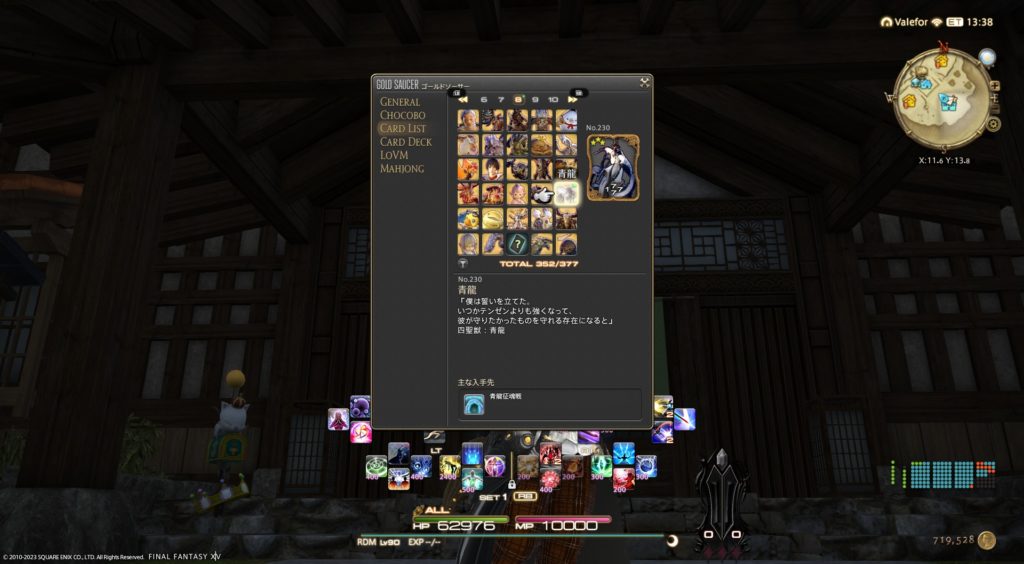Viewport: 1024px width, 564px height.
Task: Activate the 2400 MP hotbar ability
Action: (x=450, y=466)
